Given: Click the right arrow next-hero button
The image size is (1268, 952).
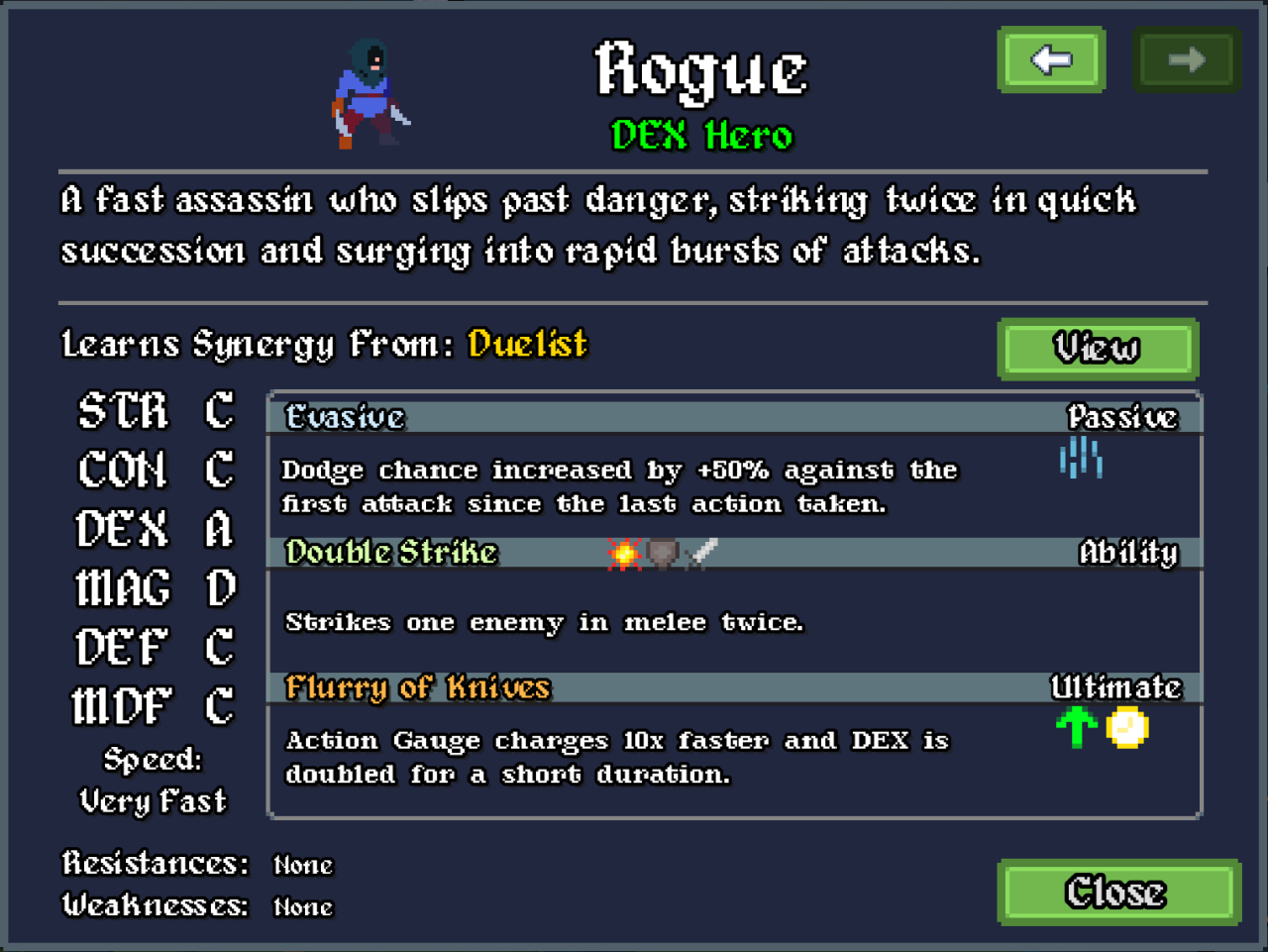Looking at the screenshot, I should tap(1186, 60).
